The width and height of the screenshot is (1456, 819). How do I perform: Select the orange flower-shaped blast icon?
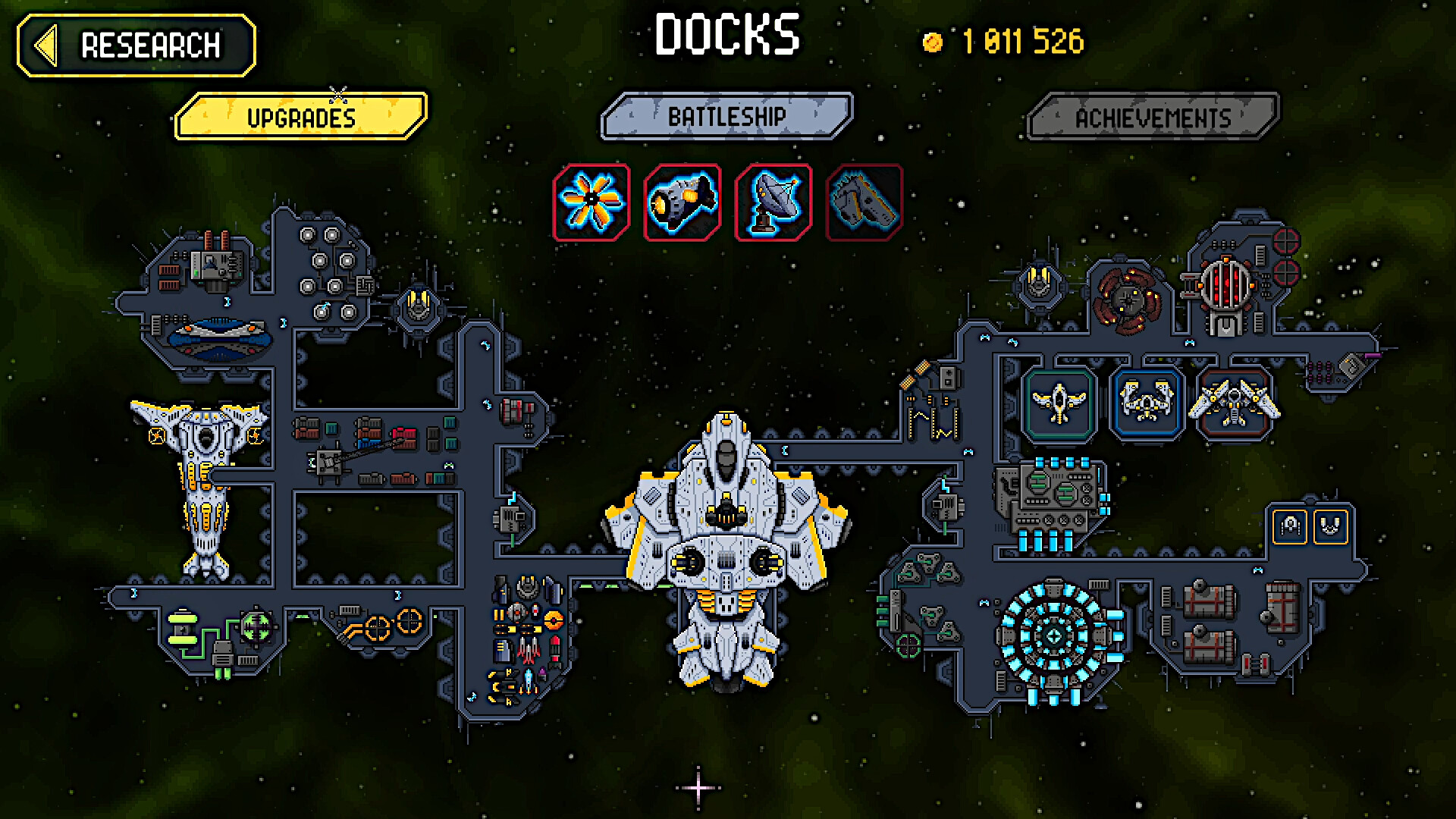(591, 202)
